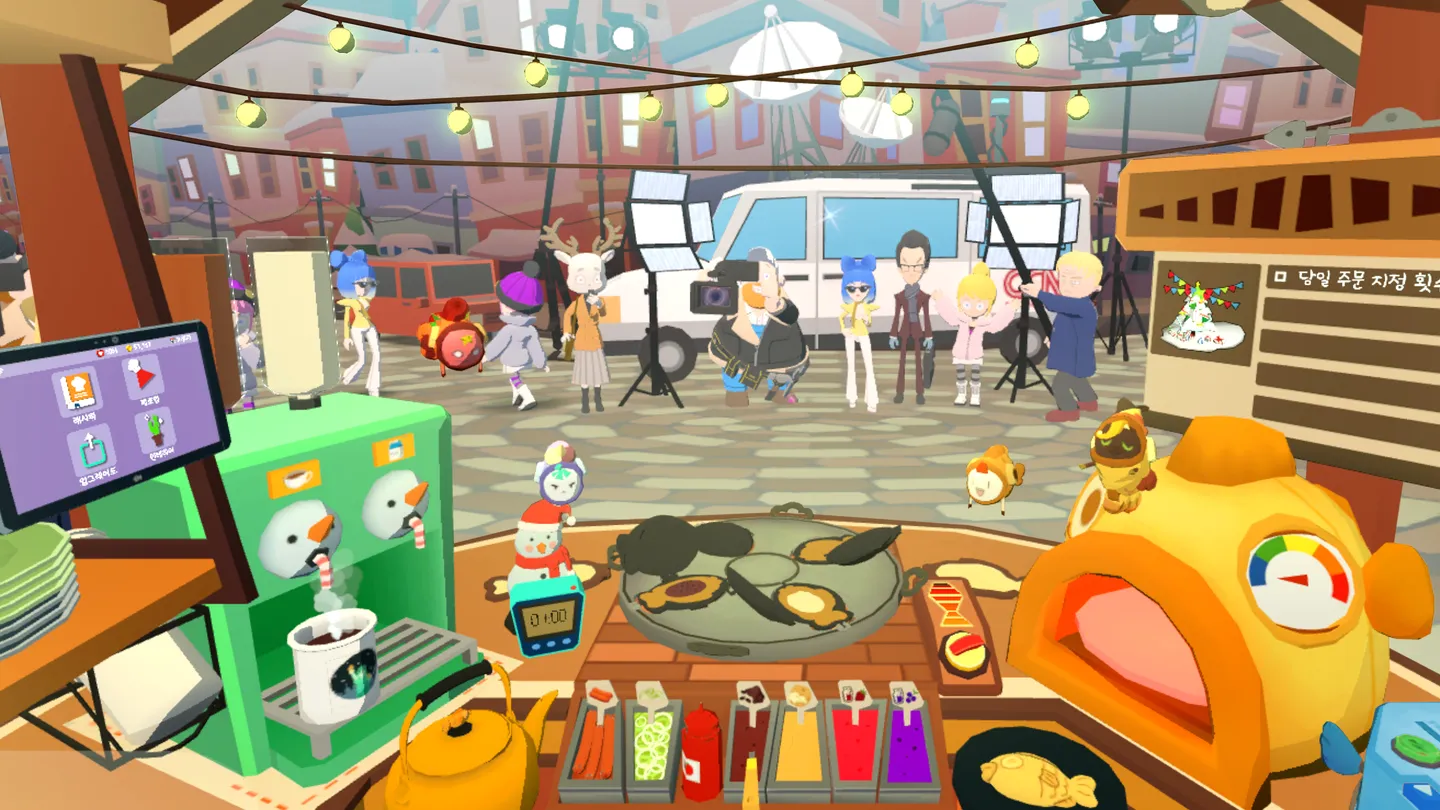Select the coffee cup icon on green dispenser

(x=297, y=480)
